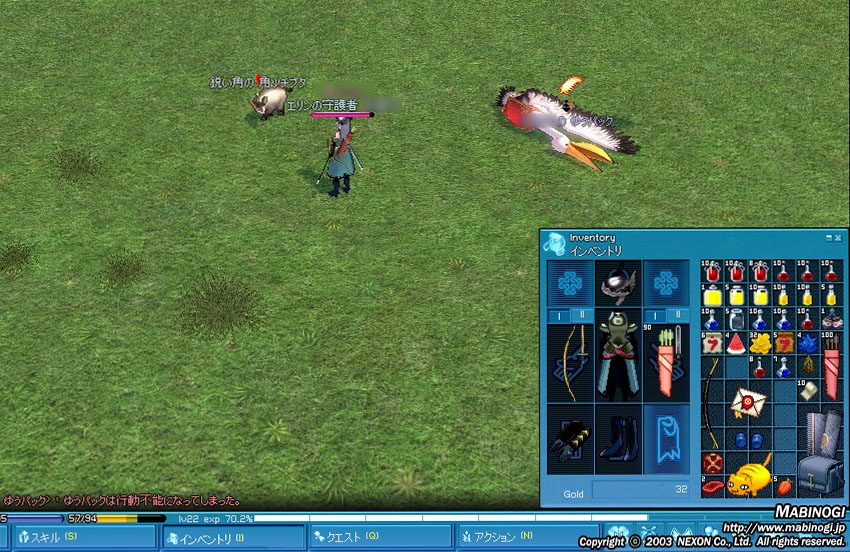
Task: Close the Inventory window
Action: (839, 238)
